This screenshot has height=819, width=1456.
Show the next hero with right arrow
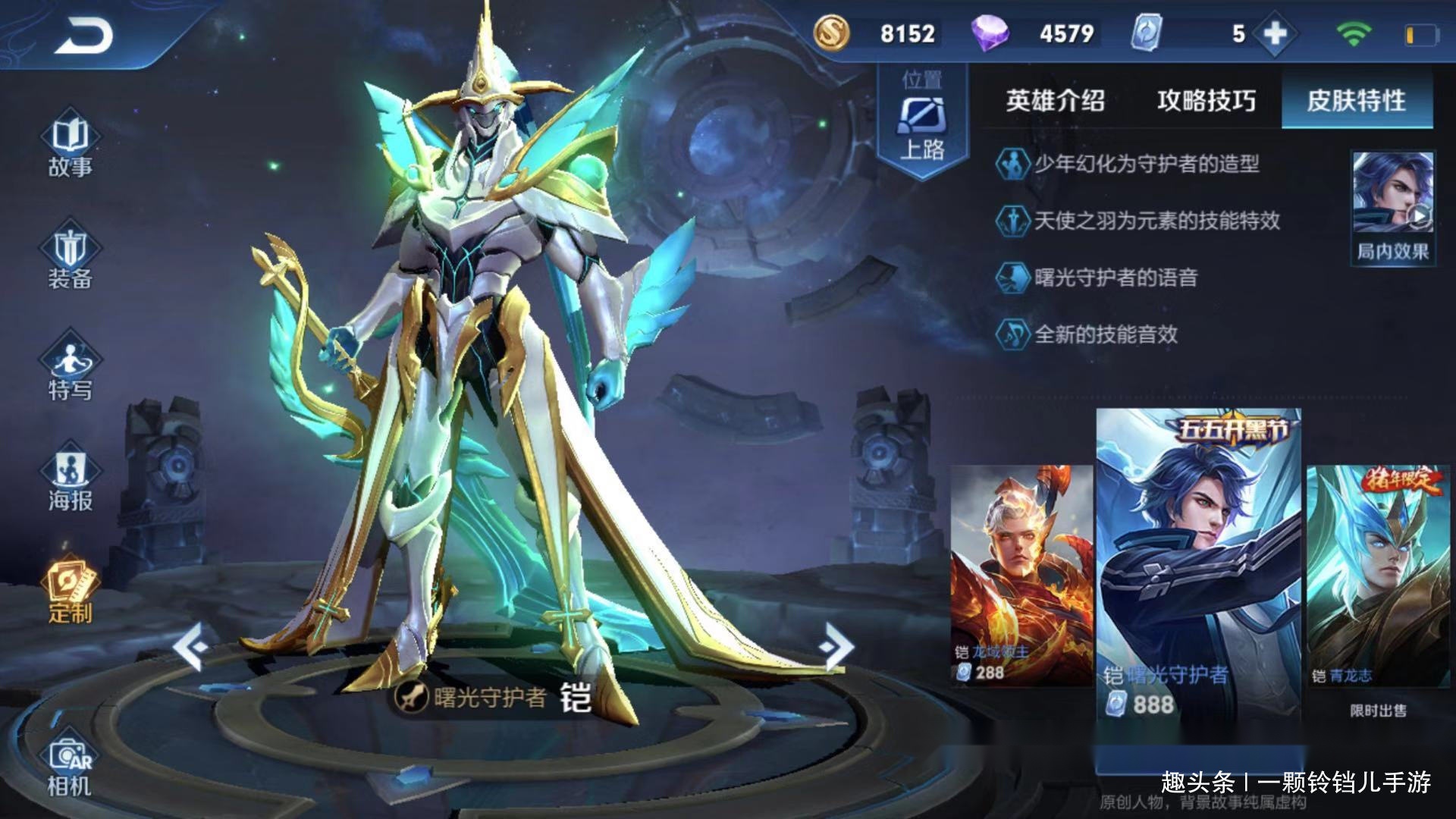(836, 647)
